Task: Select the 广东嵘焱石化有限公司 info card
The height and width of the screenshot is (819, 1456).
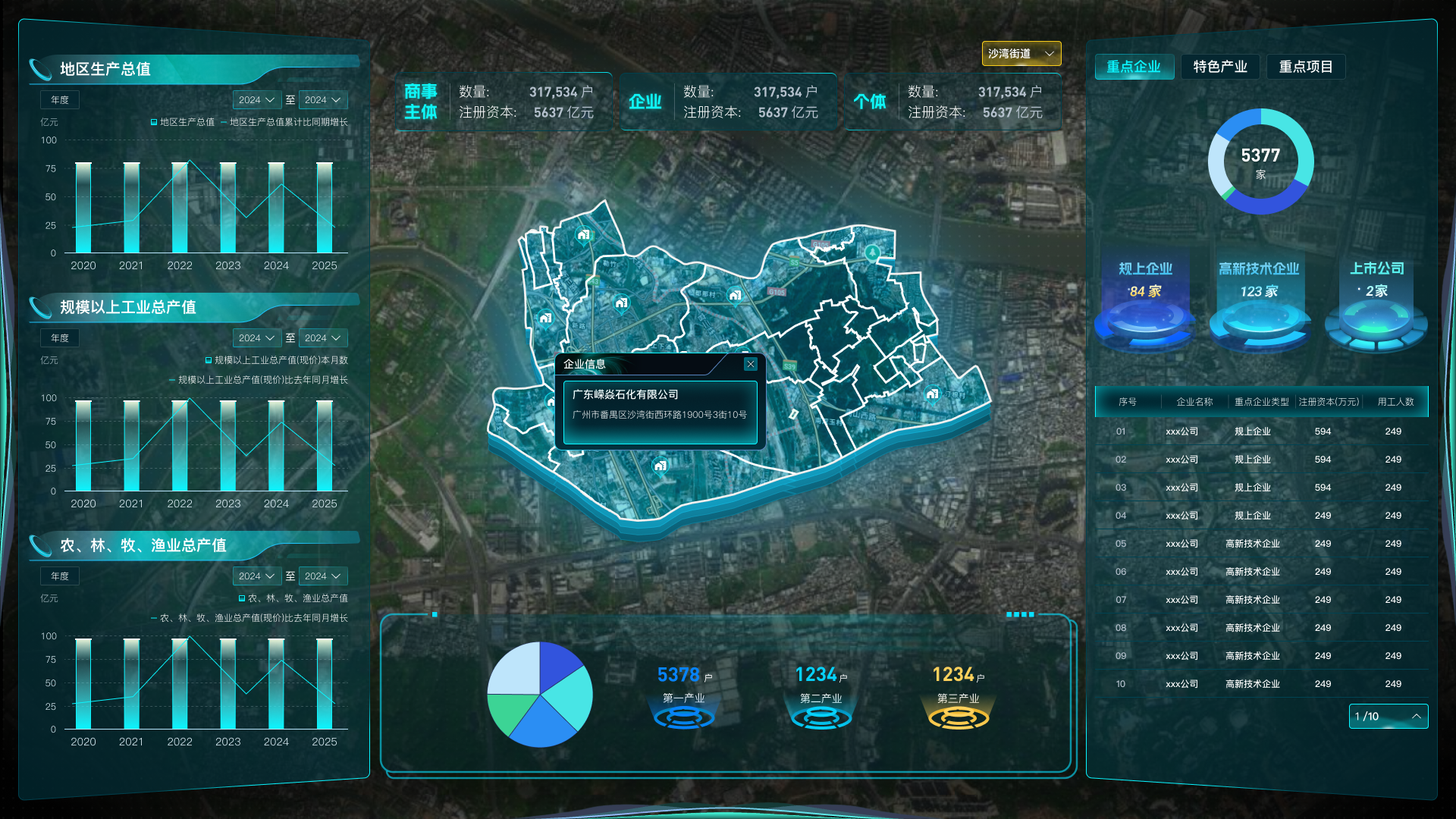Action: click(660, 412)
